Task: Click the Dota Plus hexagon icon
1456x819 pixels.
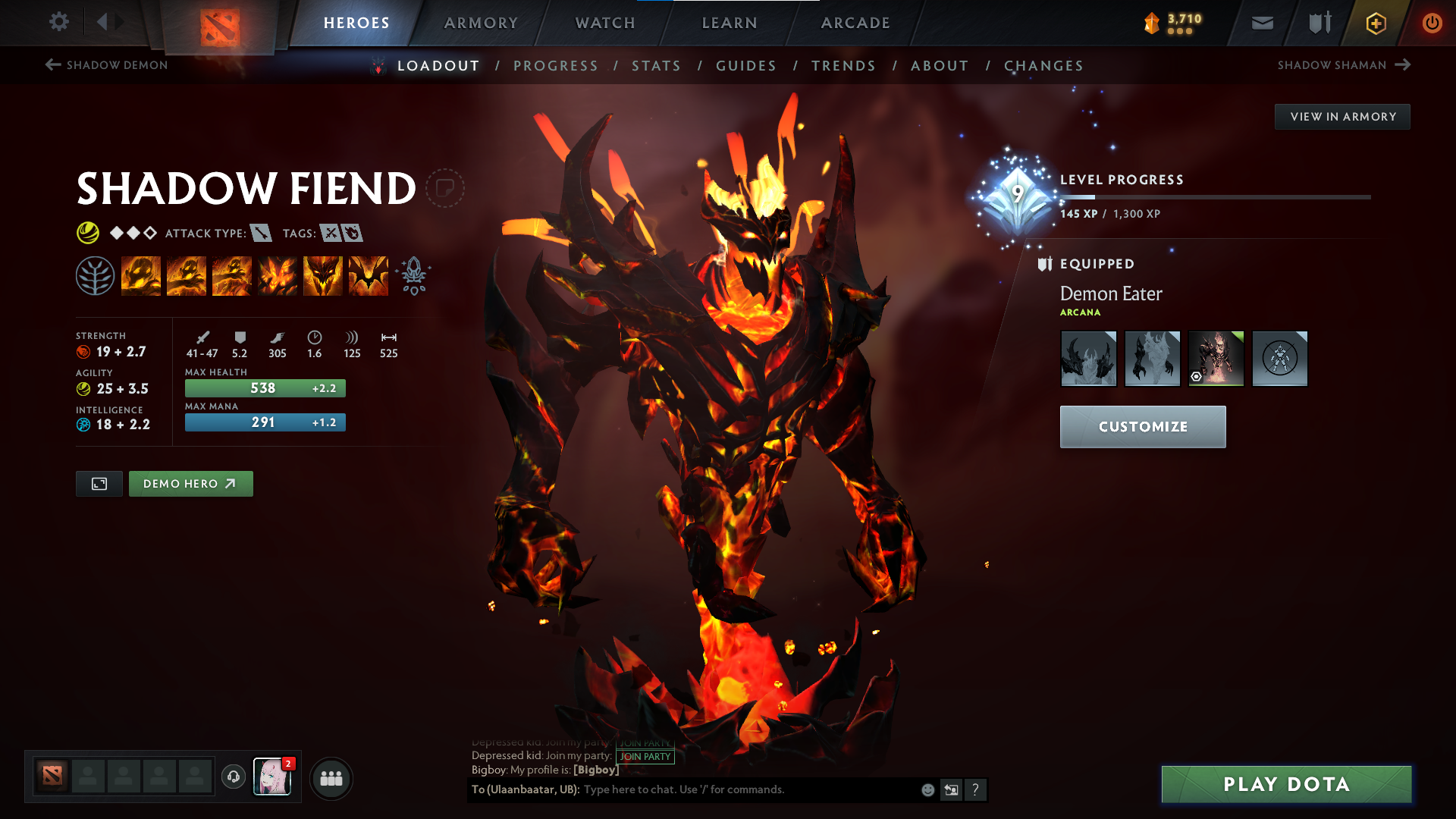Action: [1375, 23]
